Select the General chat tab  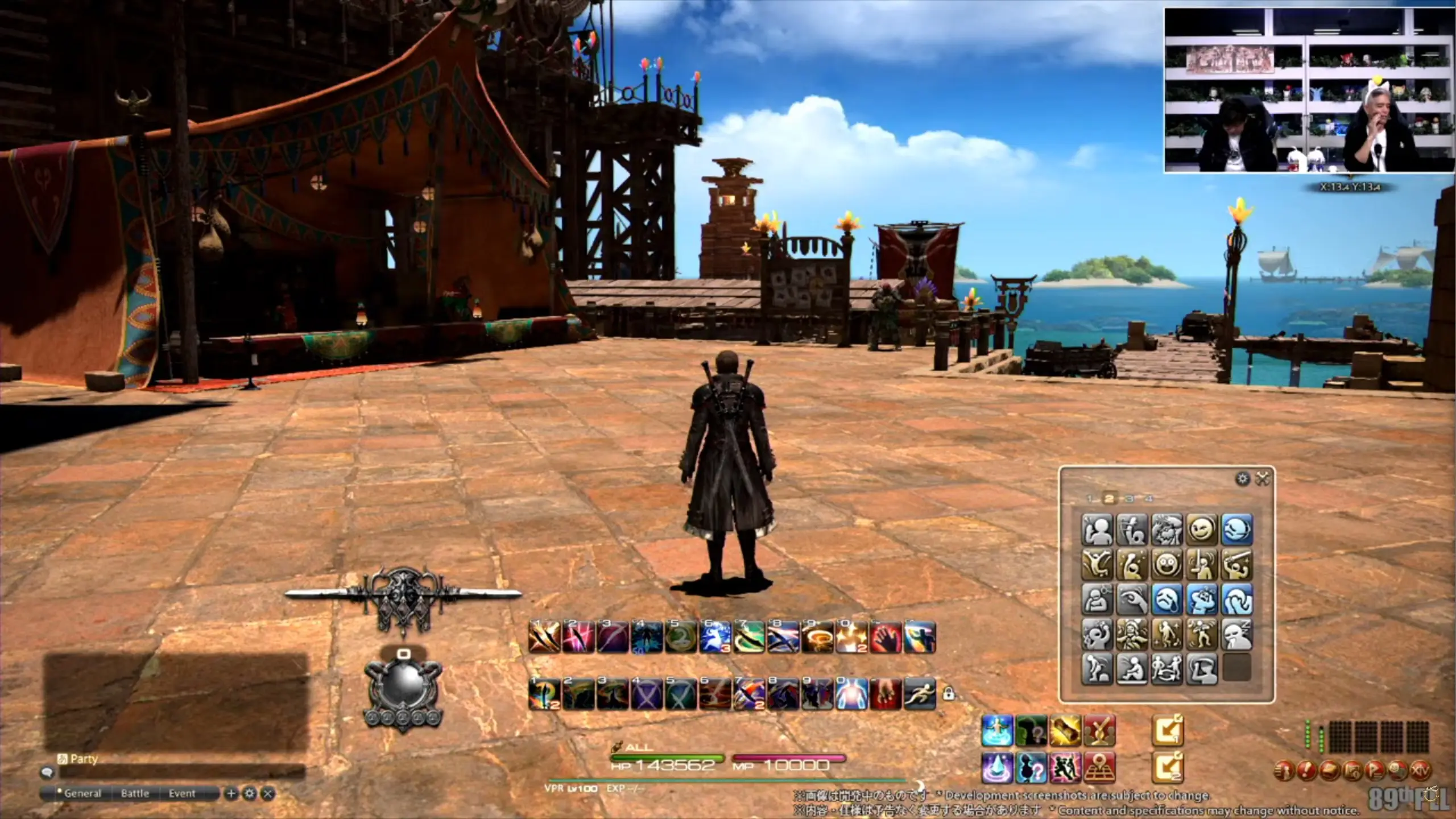click(82, 793)
